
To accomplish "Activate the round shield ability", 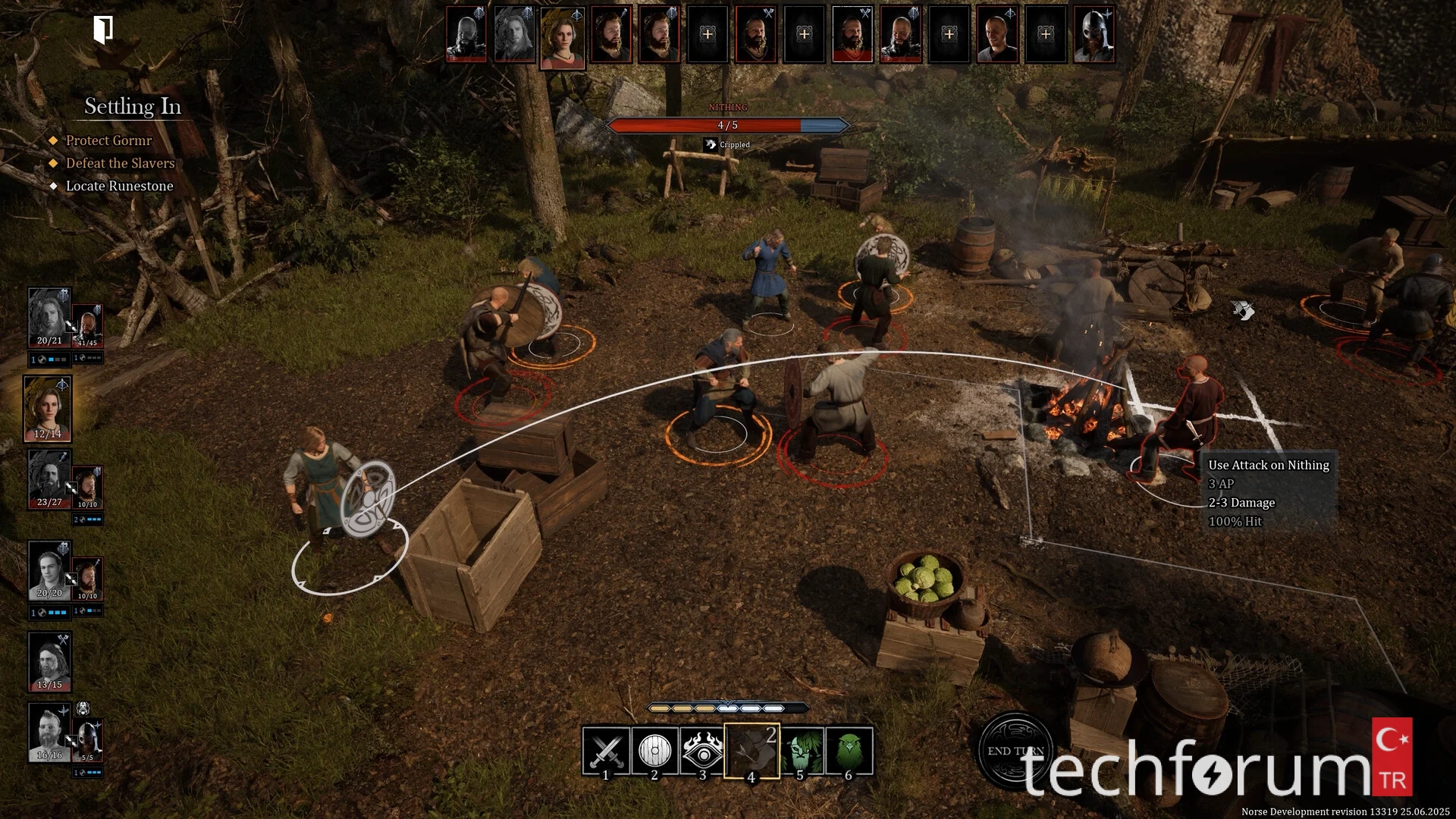I will pyautogui.click(x=654, y=751).
